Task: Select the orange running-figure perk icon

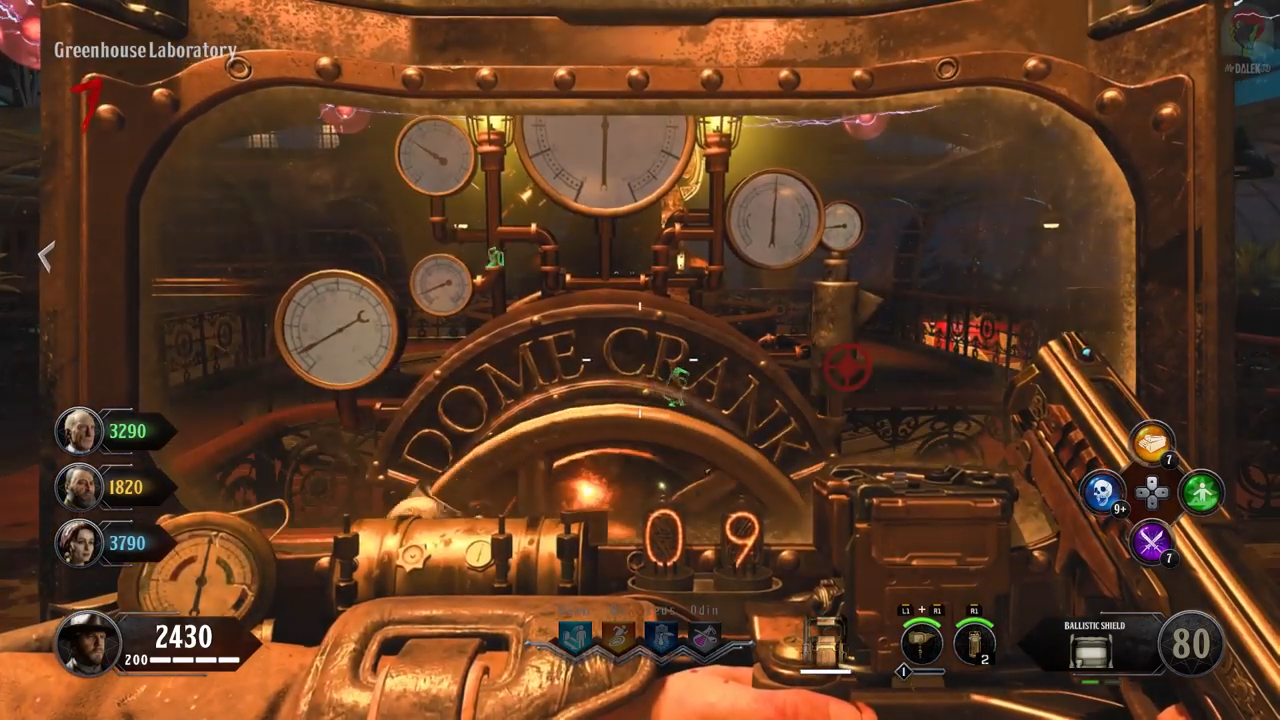Action: (x=618, y=638)
